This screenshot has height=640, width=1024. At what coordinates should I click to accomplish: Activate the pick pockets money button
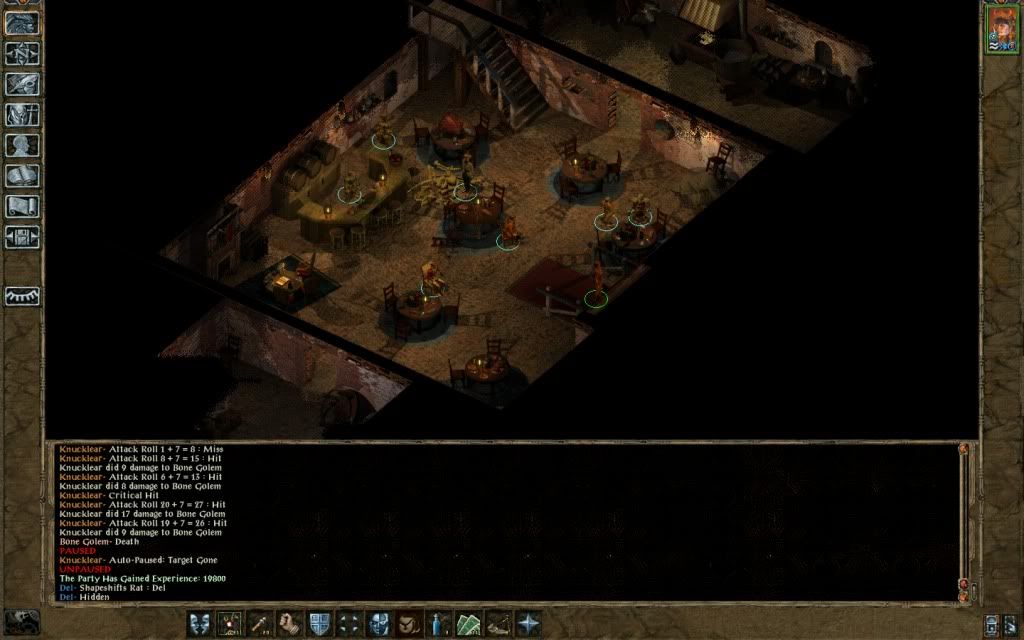[468, 623]
